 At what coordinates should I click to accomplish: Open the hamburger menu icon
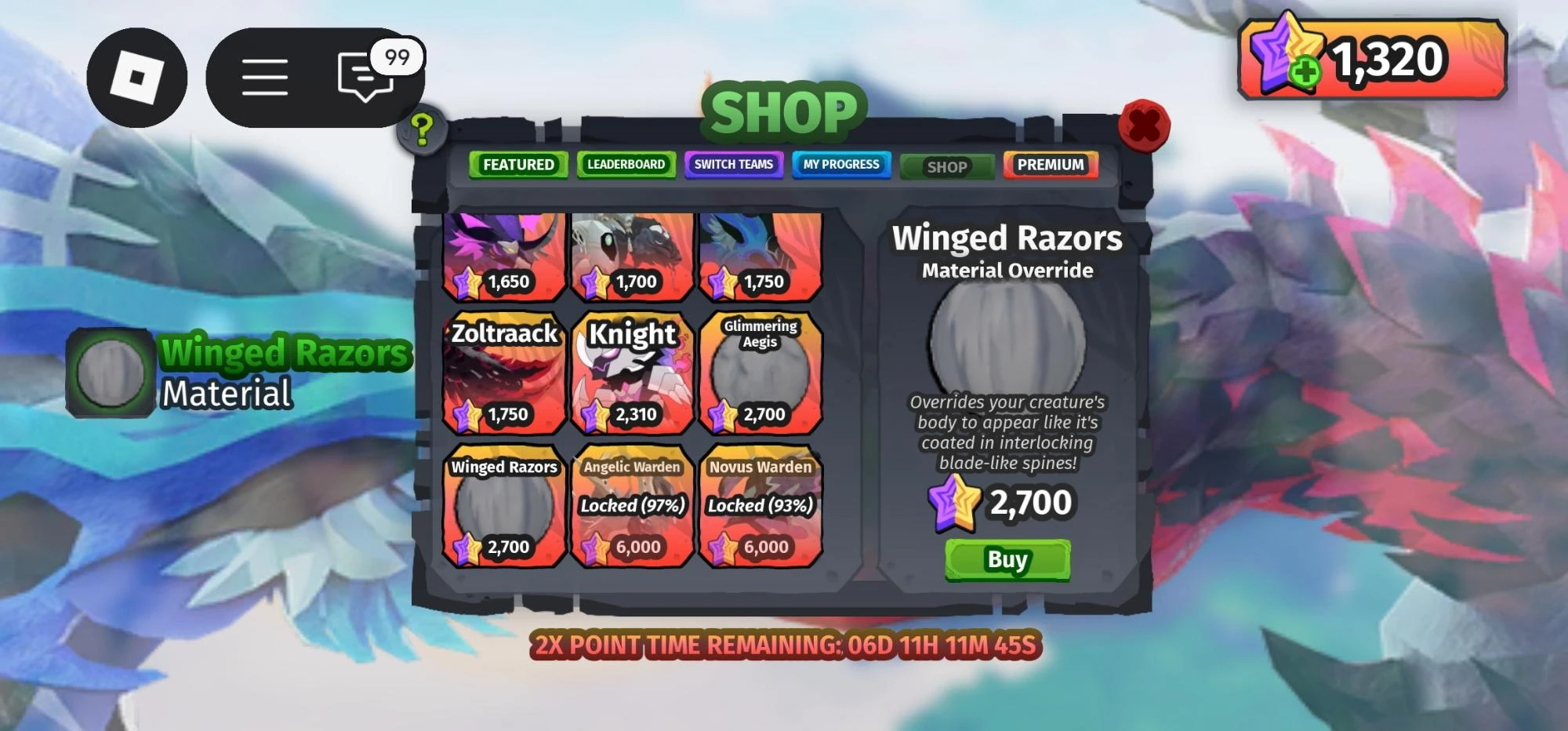click(267, 75)
